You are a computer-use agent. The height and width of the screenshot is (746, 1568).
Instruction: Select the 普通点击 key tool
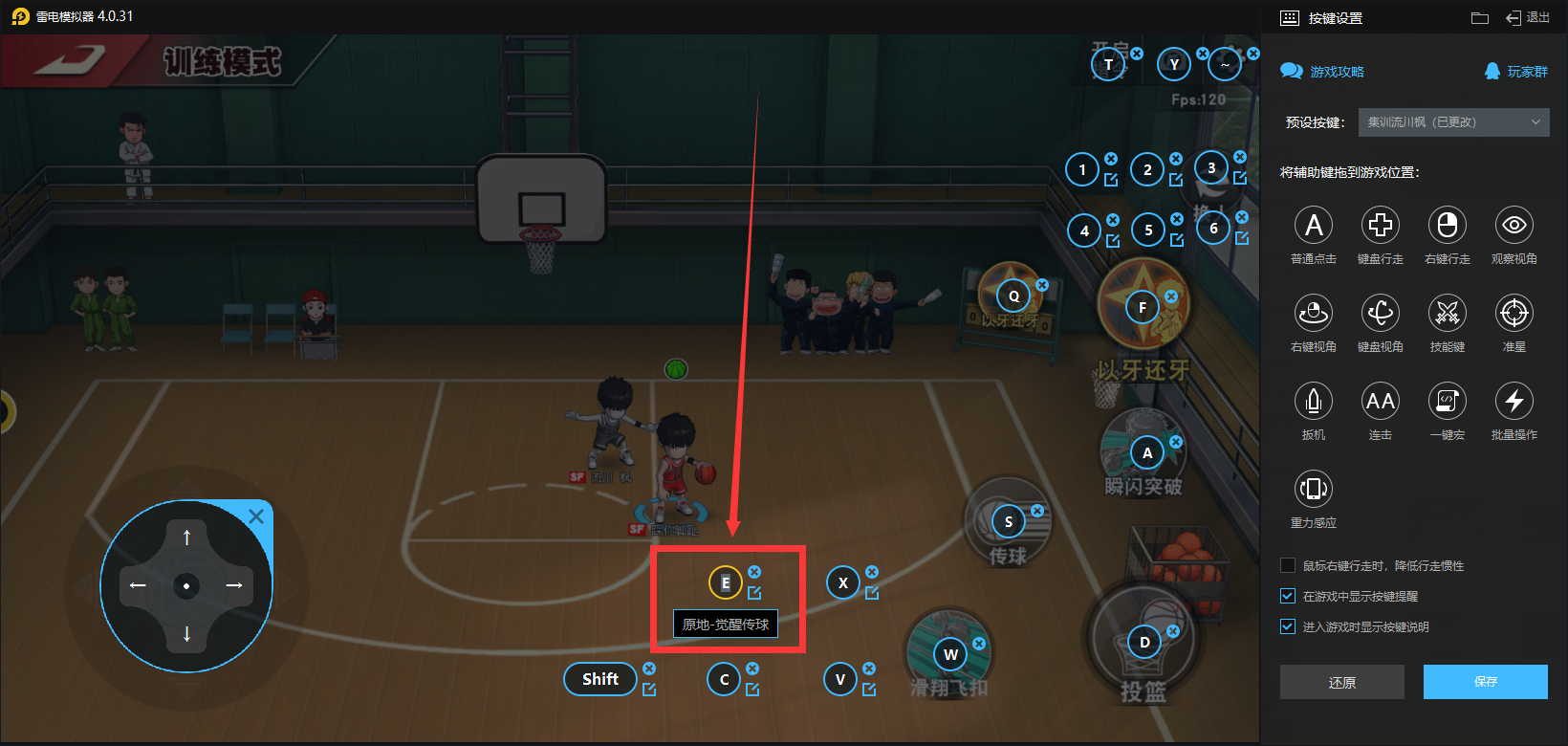[x=1314, y=226]
